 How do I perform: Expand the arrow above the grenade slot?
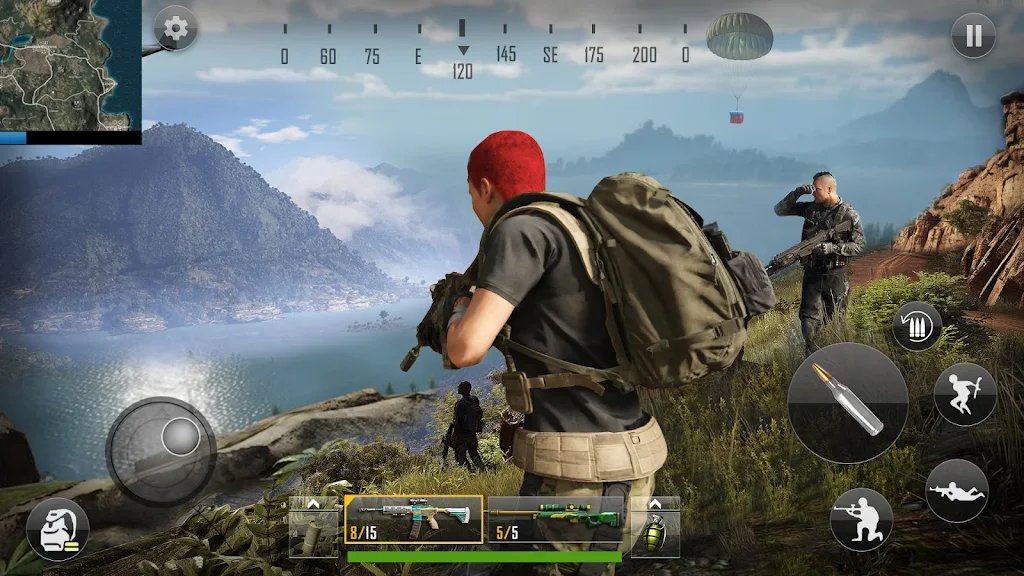(x=655, y=504)
